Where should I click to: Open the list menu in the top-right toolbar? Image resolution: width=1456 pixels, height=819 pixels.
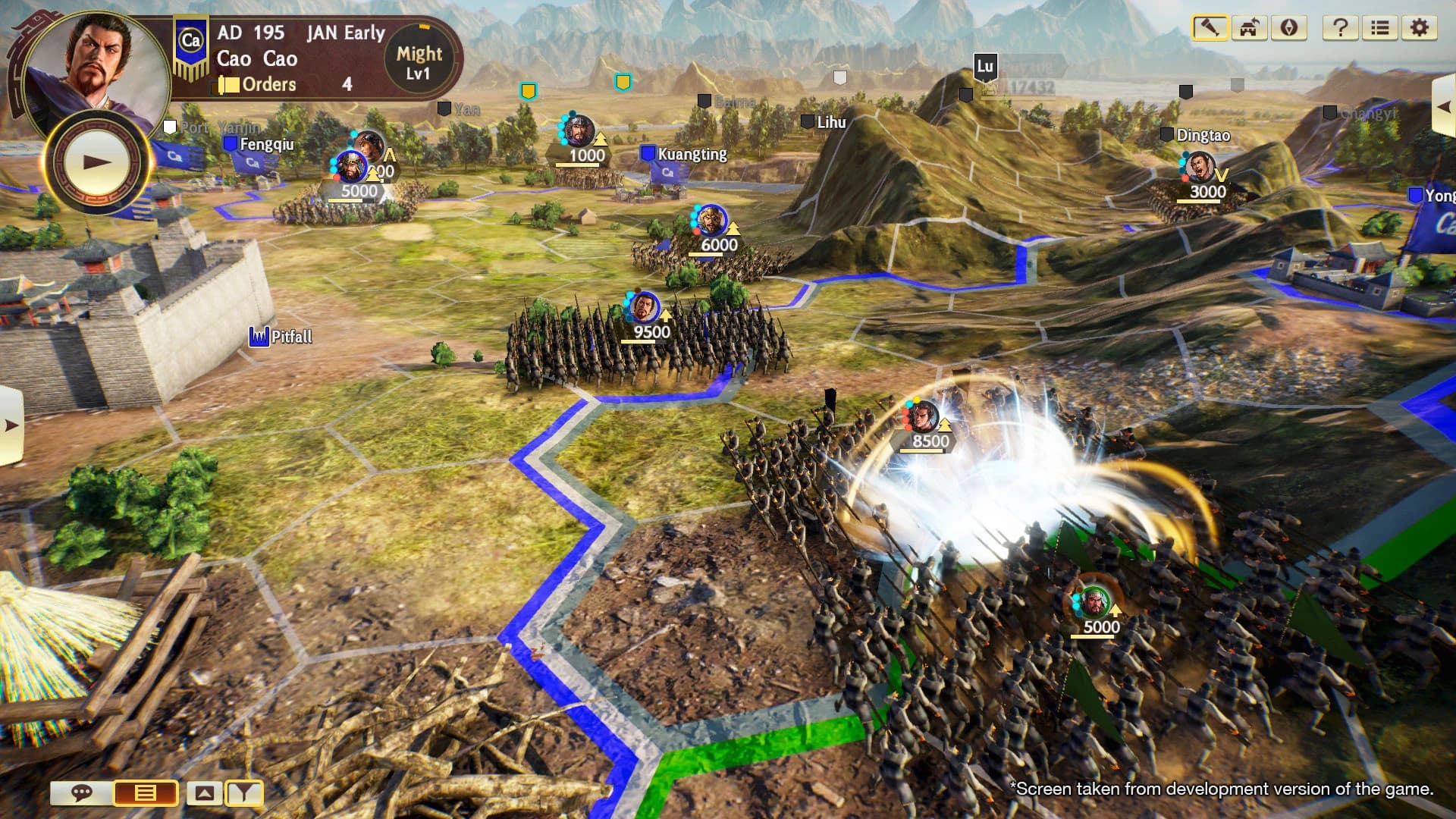[1379, 28]
